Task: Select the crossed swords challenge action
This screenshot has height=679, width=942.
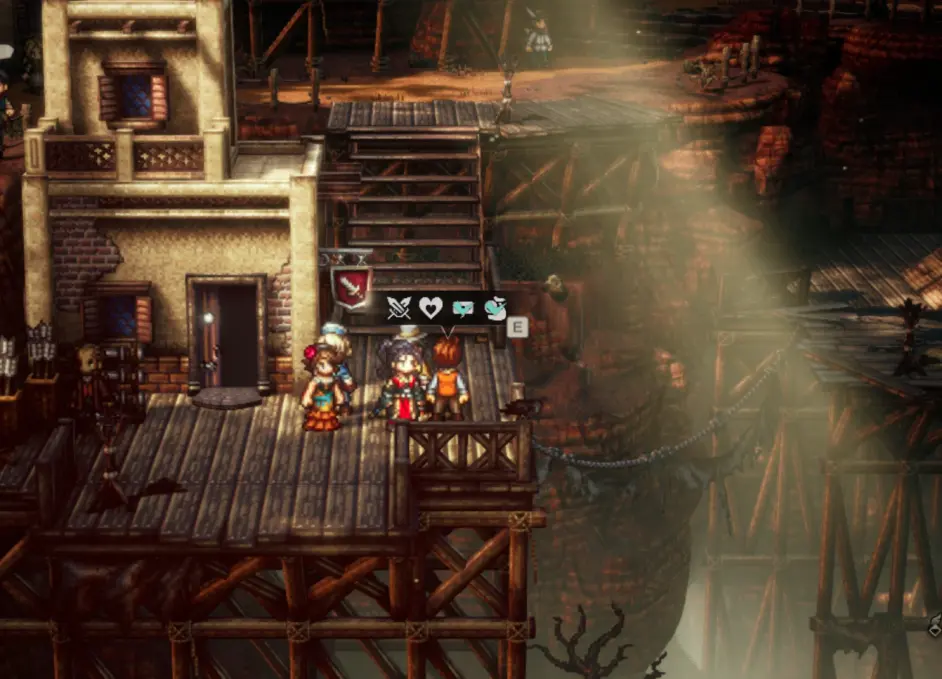Action: pyautogui.click(x=399, y=308)
